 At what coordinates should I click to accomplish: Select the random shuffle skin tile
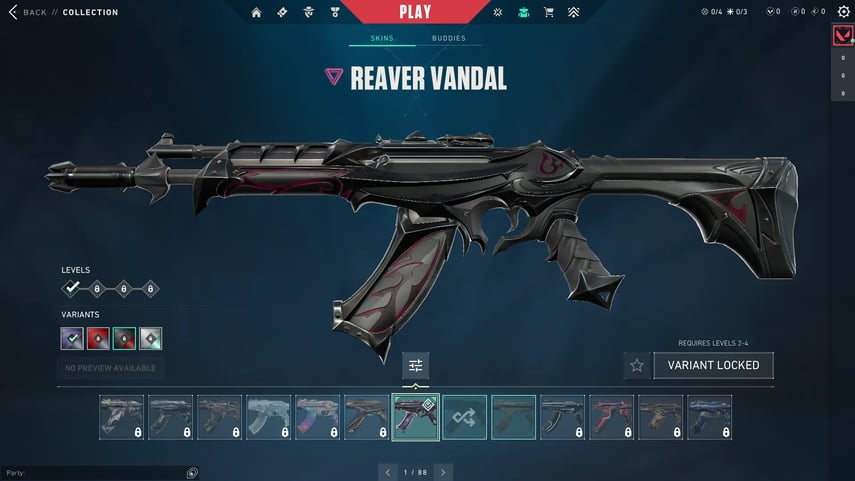465,417
